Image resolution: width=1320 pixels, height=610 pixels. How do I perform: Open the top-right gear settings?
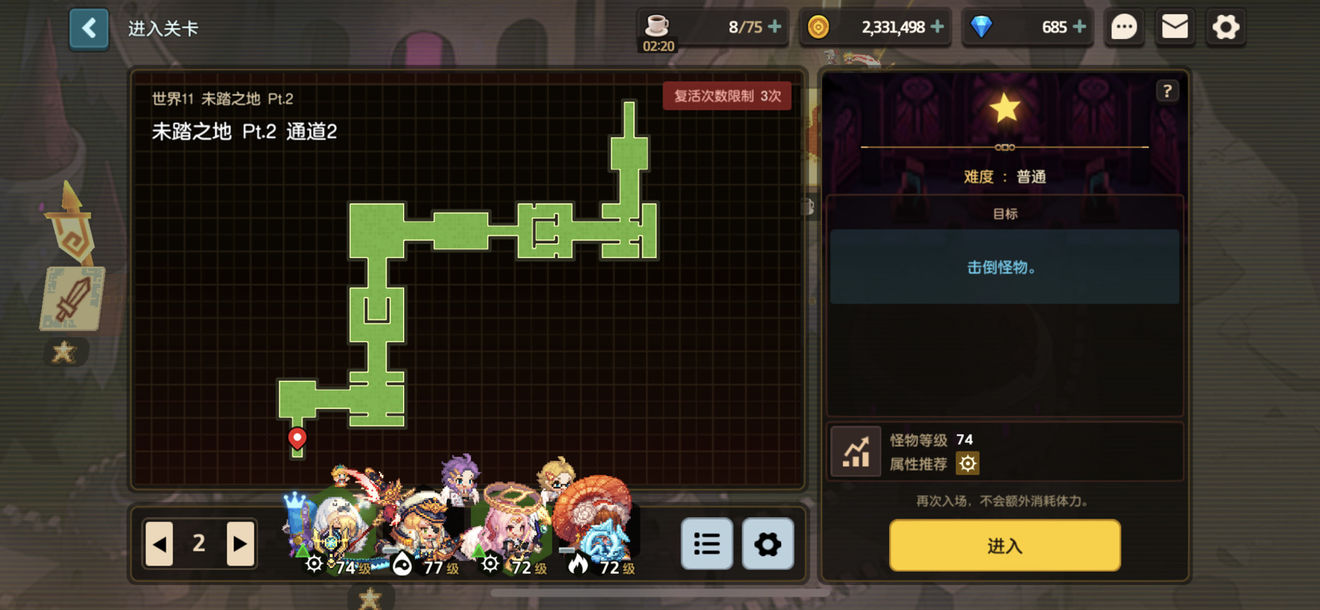pos(1226,27)
